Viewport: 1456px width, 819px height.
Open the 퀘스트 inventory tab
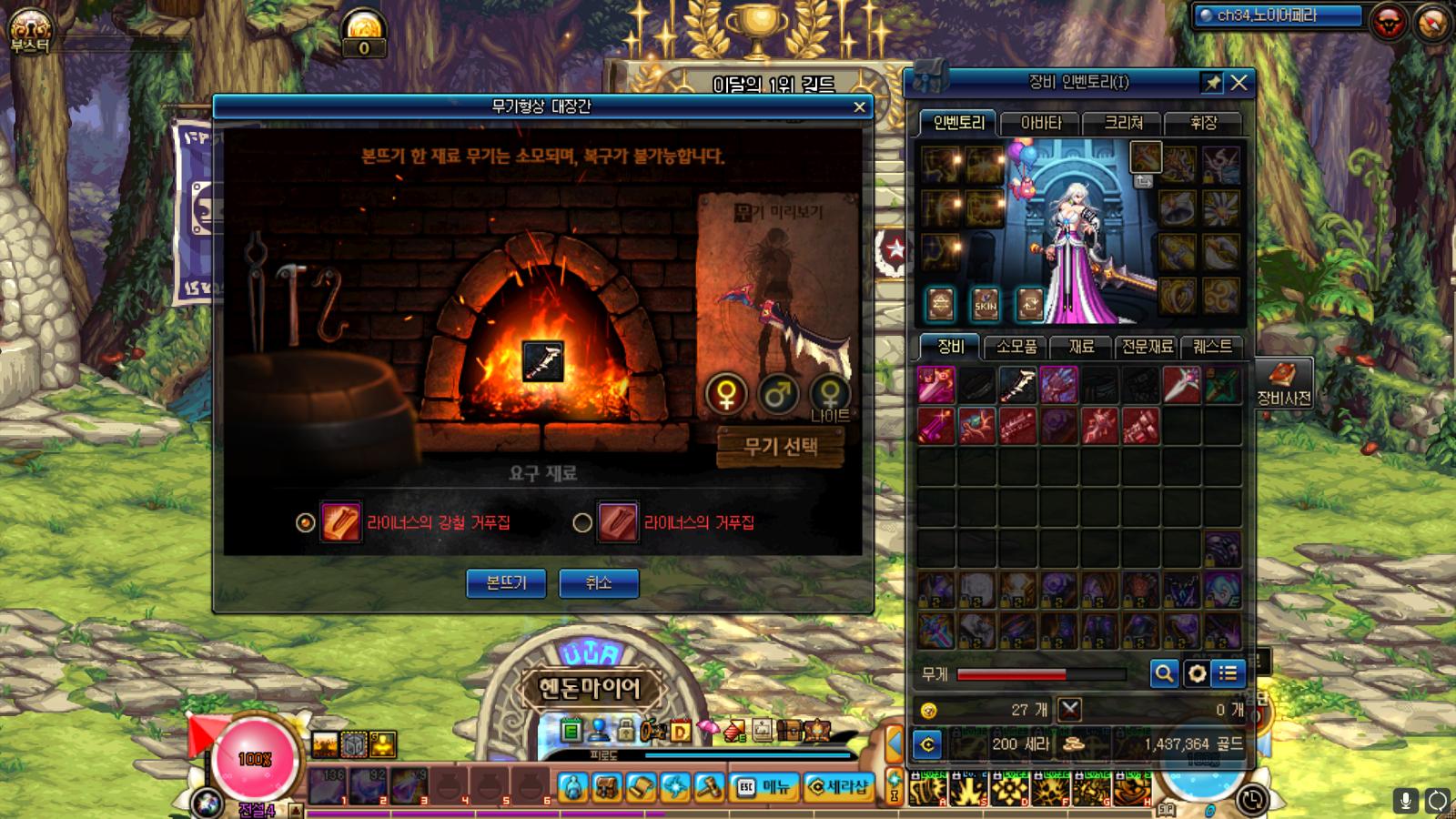[1212, 347]
